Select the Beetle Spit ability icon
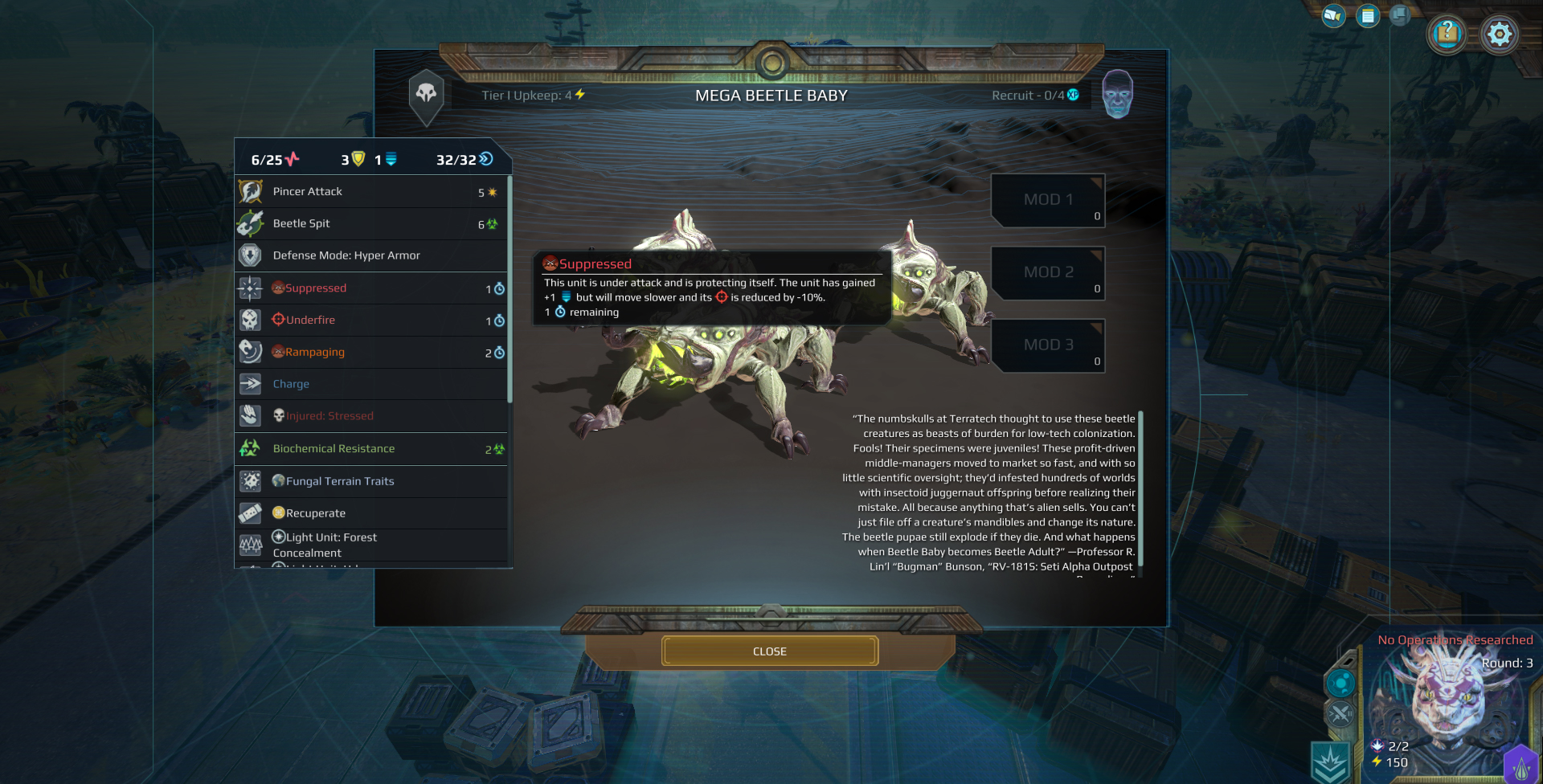Image resolution: width=1543 pixels, height=784 pixels. tap(251, 223)
